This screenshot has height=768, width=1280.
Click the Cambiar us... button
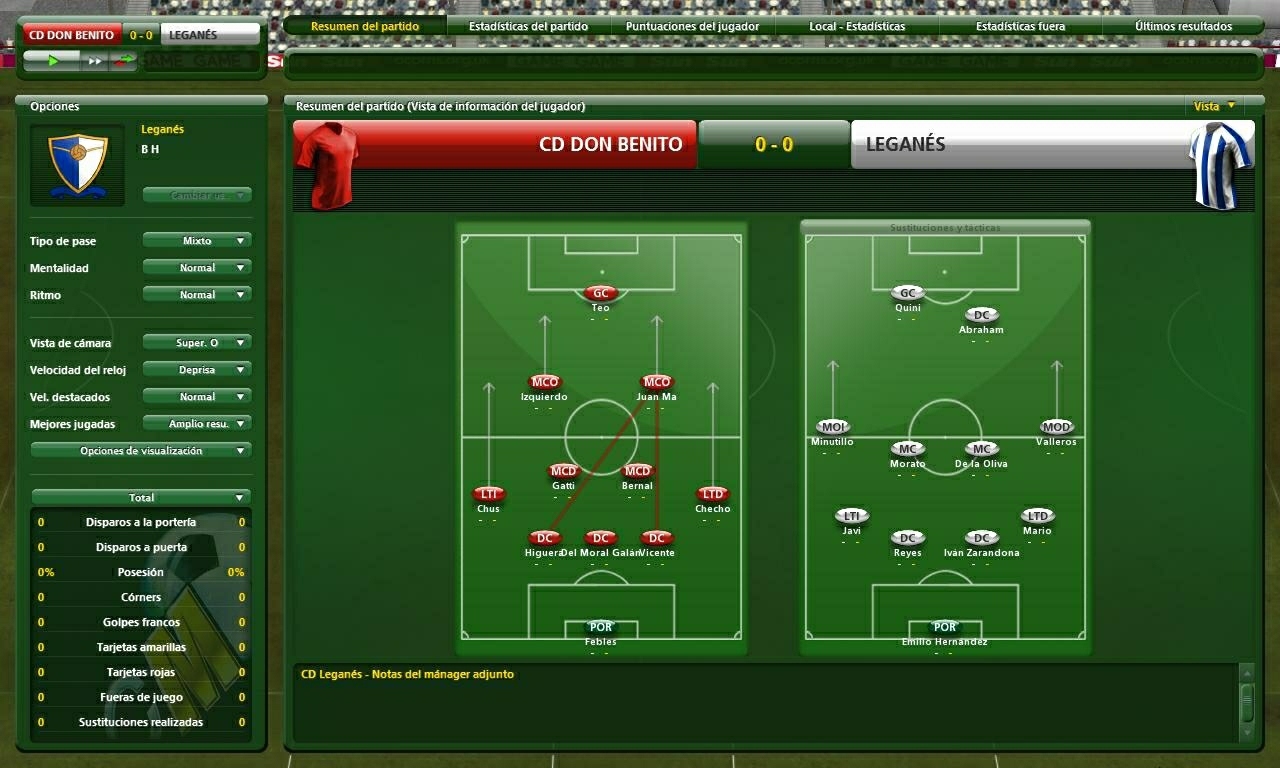(x=197, y=194)
